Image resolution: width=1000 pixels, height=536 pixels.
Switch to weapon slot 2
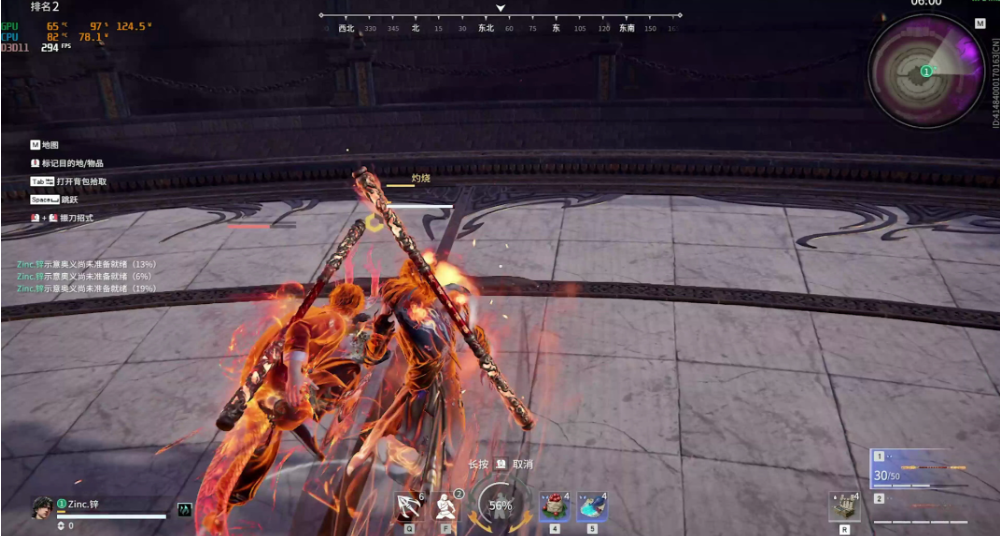click(921, 506)
